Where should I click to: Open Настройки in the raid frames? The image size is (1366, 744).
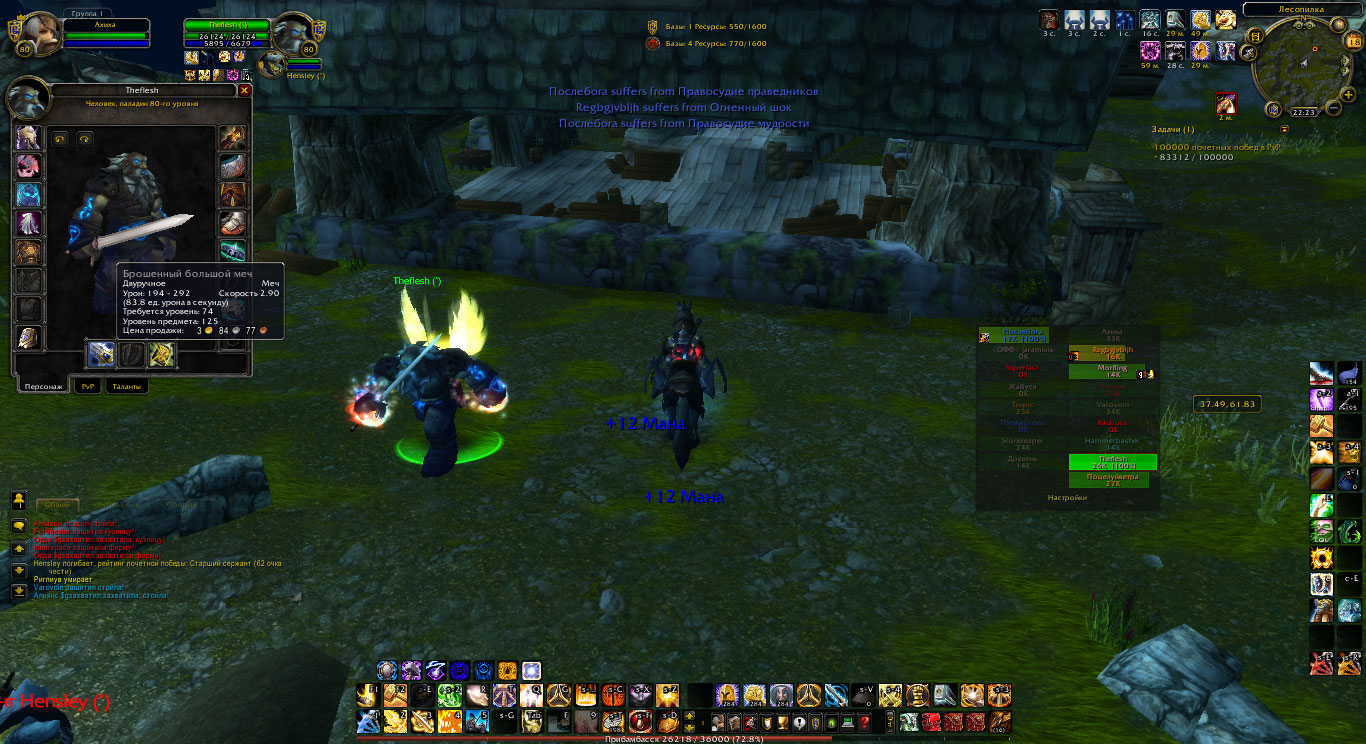1067,497
